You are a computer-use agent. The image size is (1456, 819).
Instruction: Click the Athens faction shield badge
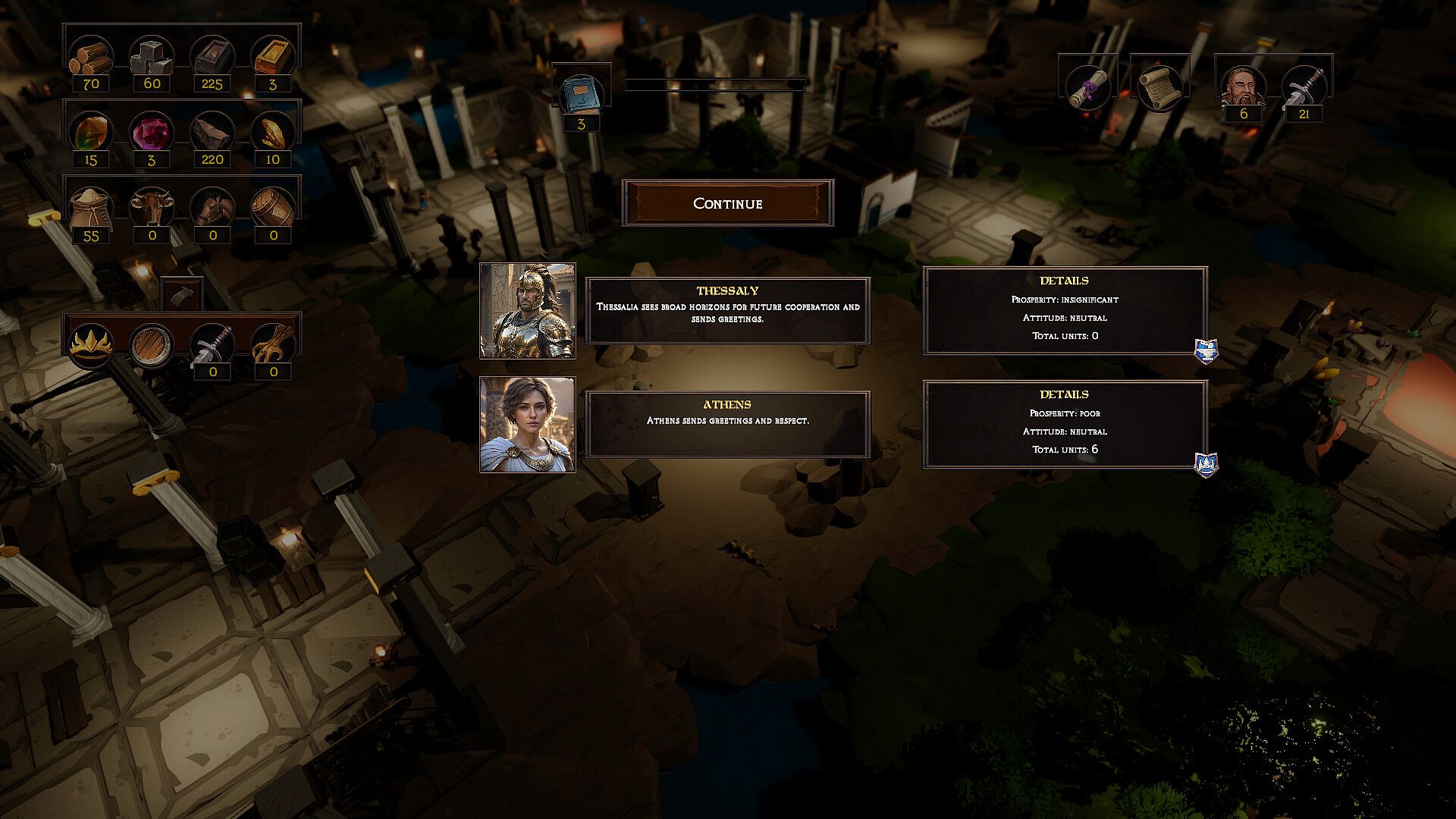click(1206, 464)
